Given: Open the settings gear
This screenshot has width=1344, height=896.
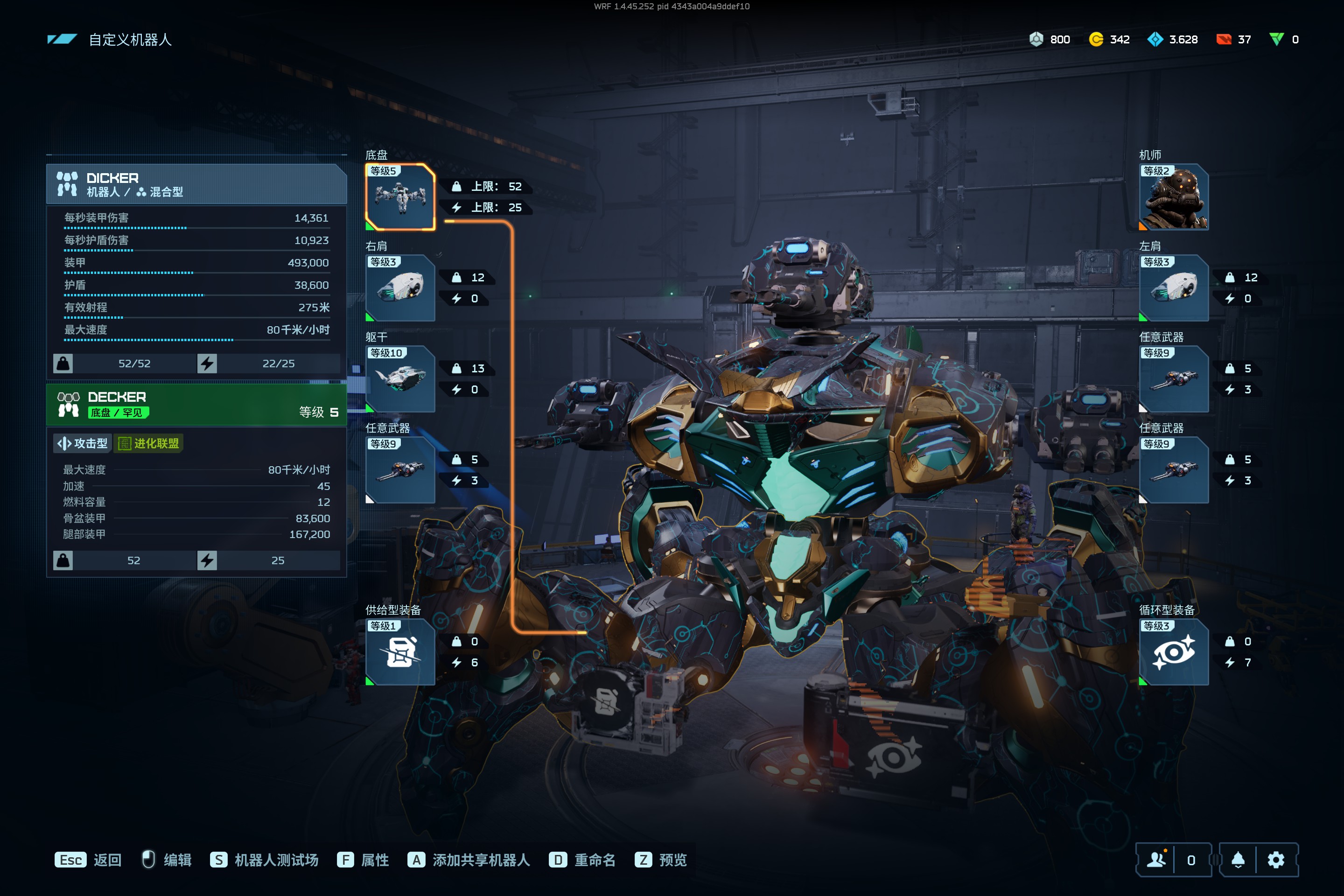Looking at the screenshot, I should [1276, 860].
